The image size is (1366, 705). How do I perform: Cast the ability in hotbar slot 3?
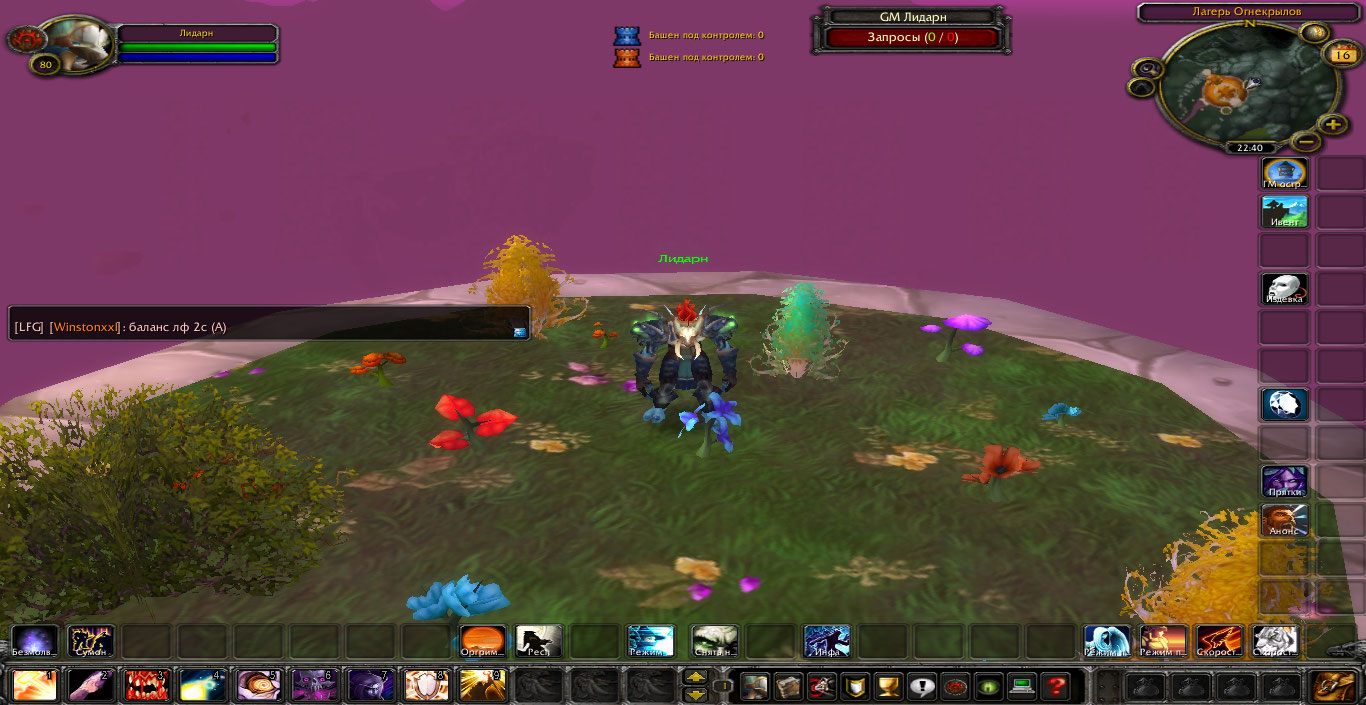coord(146,686)
